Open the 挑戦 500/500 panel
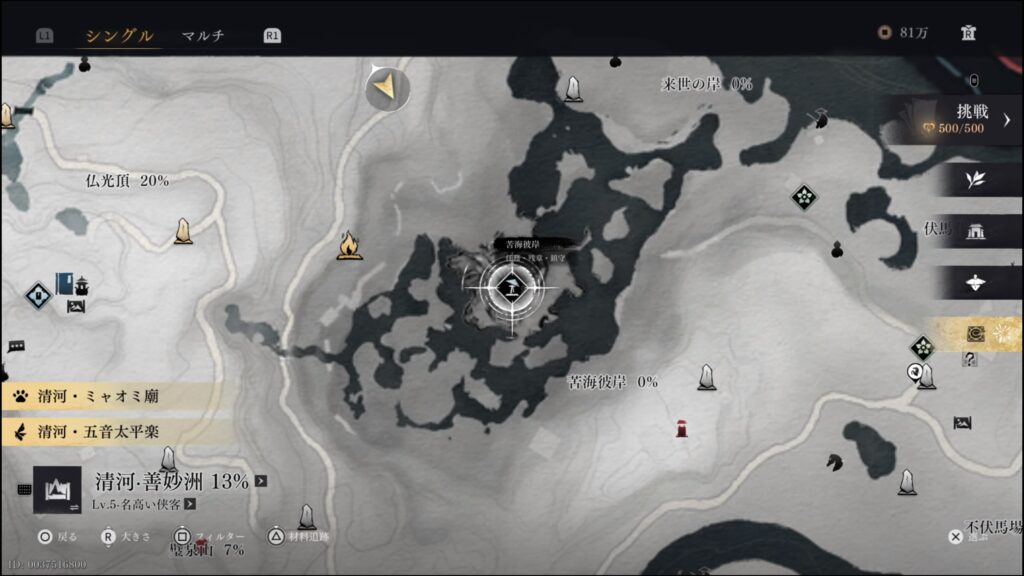 click(x=960, y=120)
